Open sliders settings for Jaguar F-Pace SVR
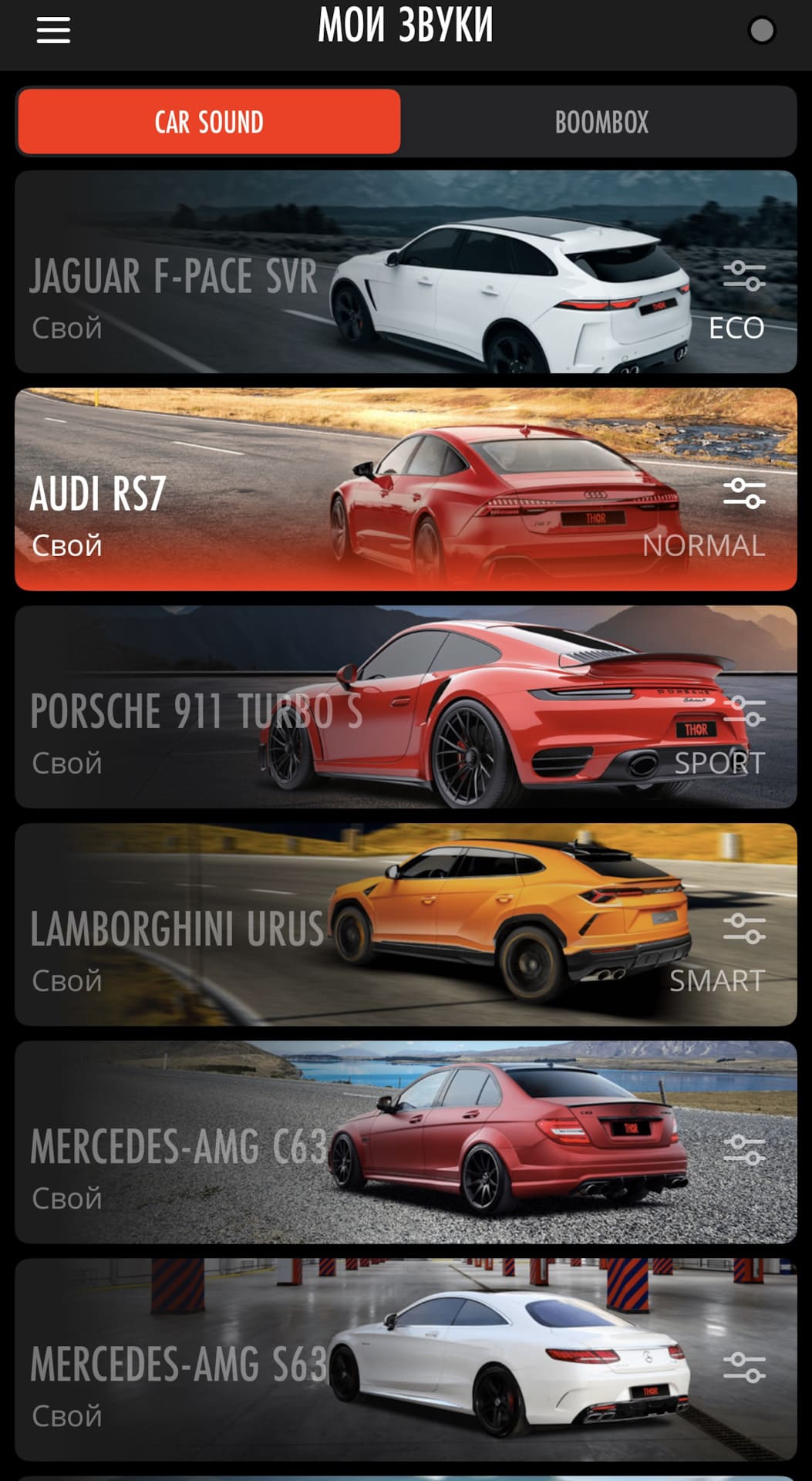The width and height of the screenshot is (812, 1481). click(x=744, y=276)
